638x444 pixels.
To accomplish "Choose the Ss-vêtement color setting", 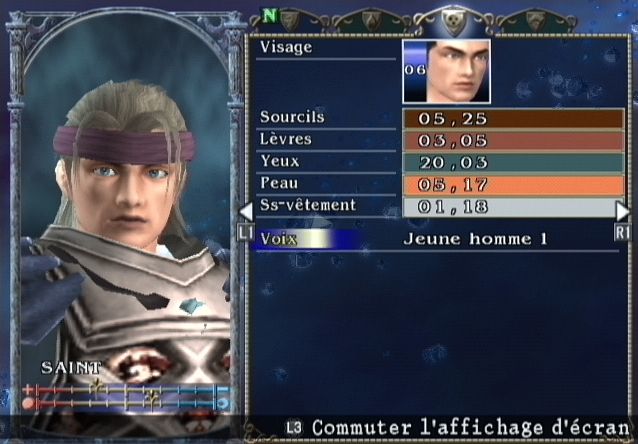I will pos(513,207).
